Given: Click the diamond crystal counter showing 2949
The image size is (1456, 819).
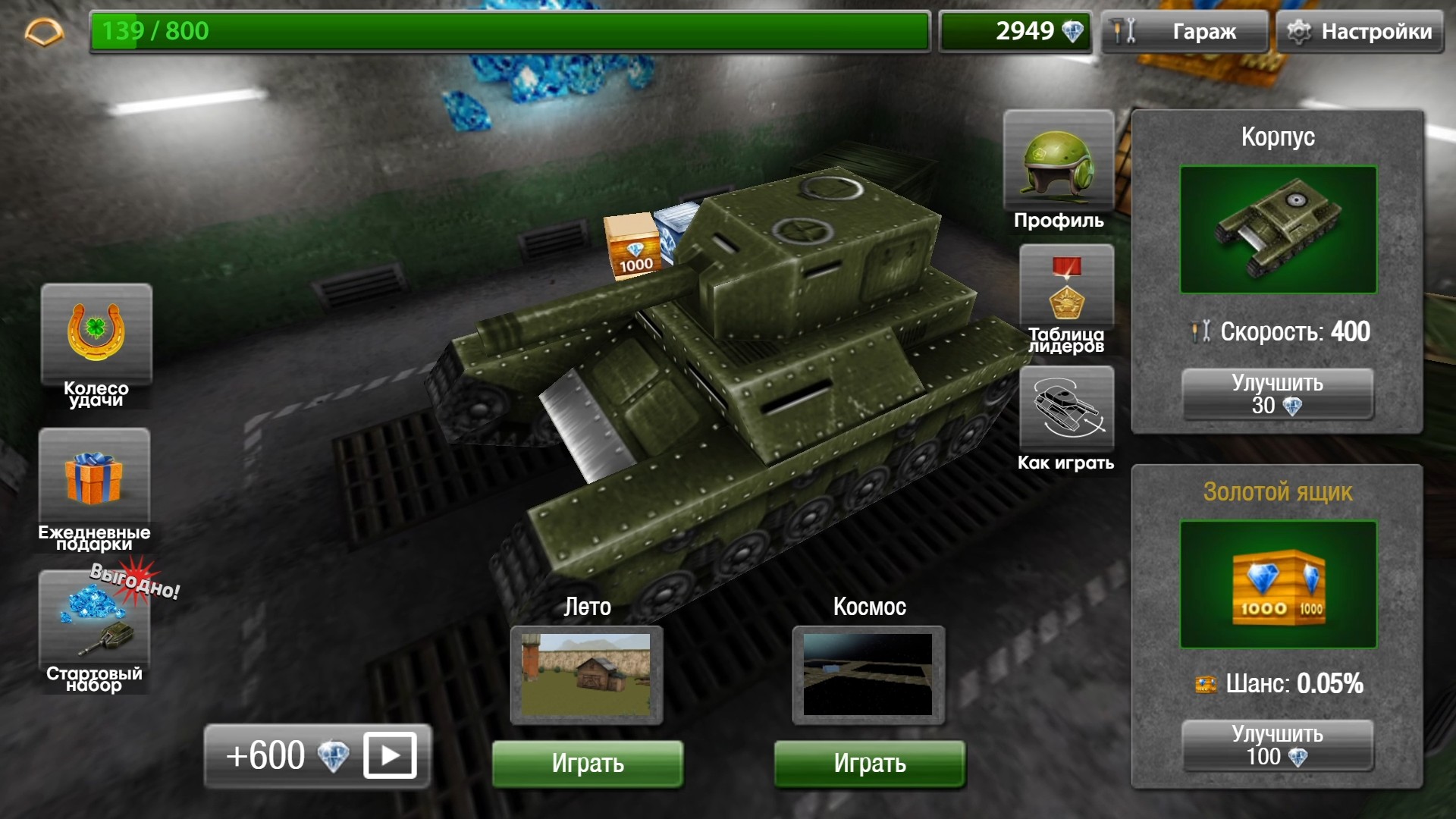Looking at the screenshot, I should (x=1015, y=32).
